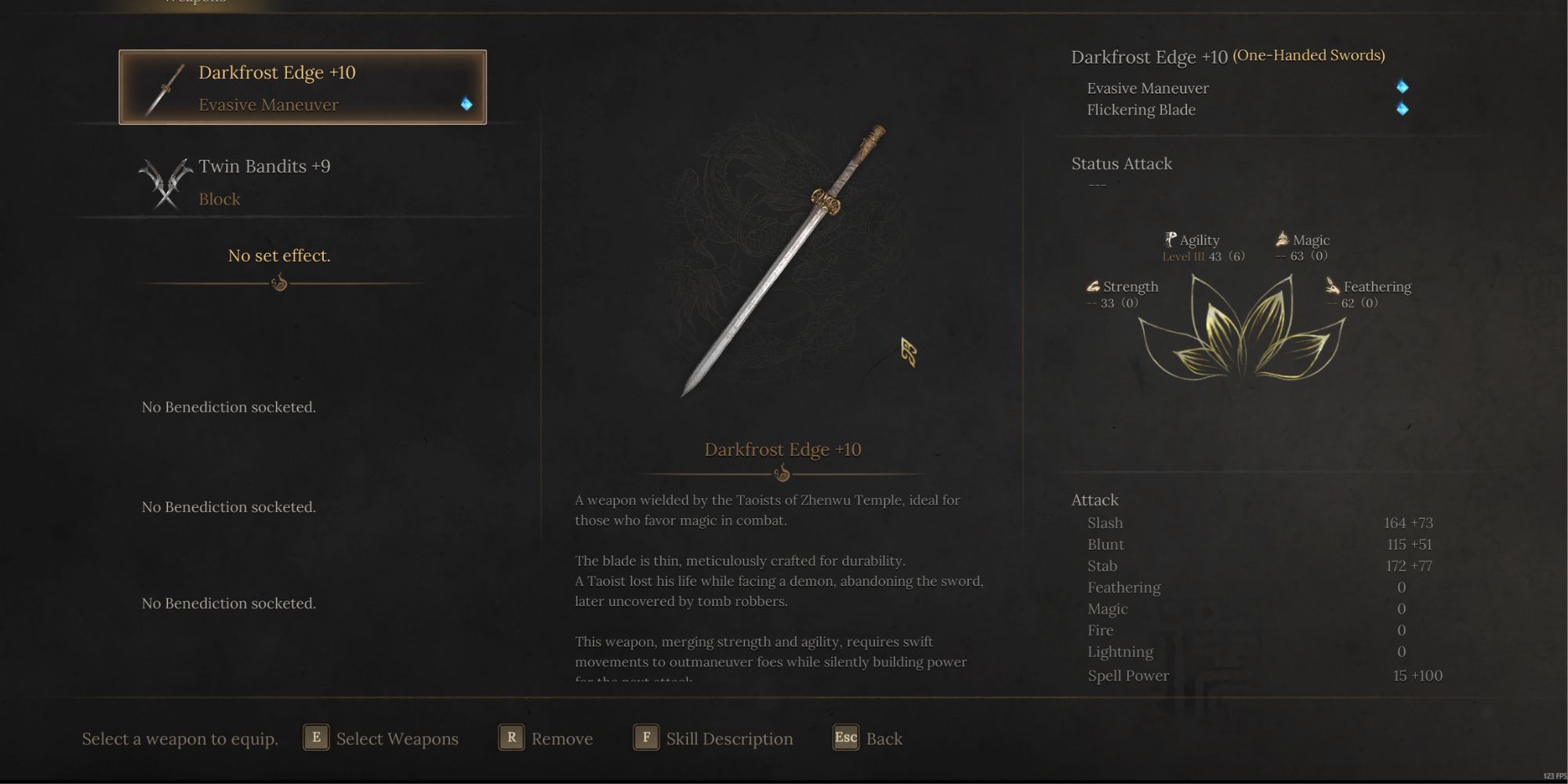The width and height of the screenshot is (1568, 784).
Task: Toggle the Evasive Maneuver skill gem
Action: pyautogui.click(x=1403, y=88)
